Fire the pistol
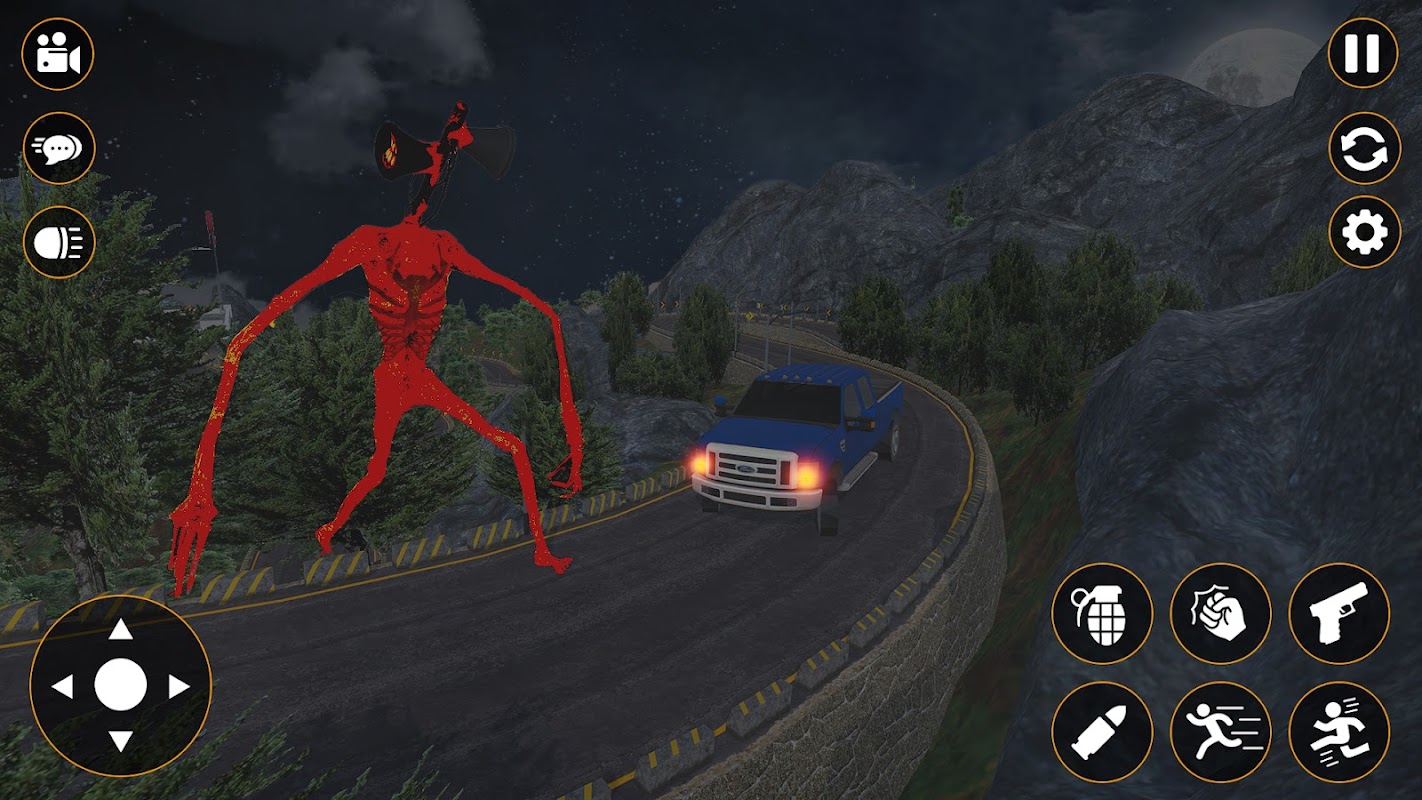This screenshot has width=1422, height=800. (1339, 613)
